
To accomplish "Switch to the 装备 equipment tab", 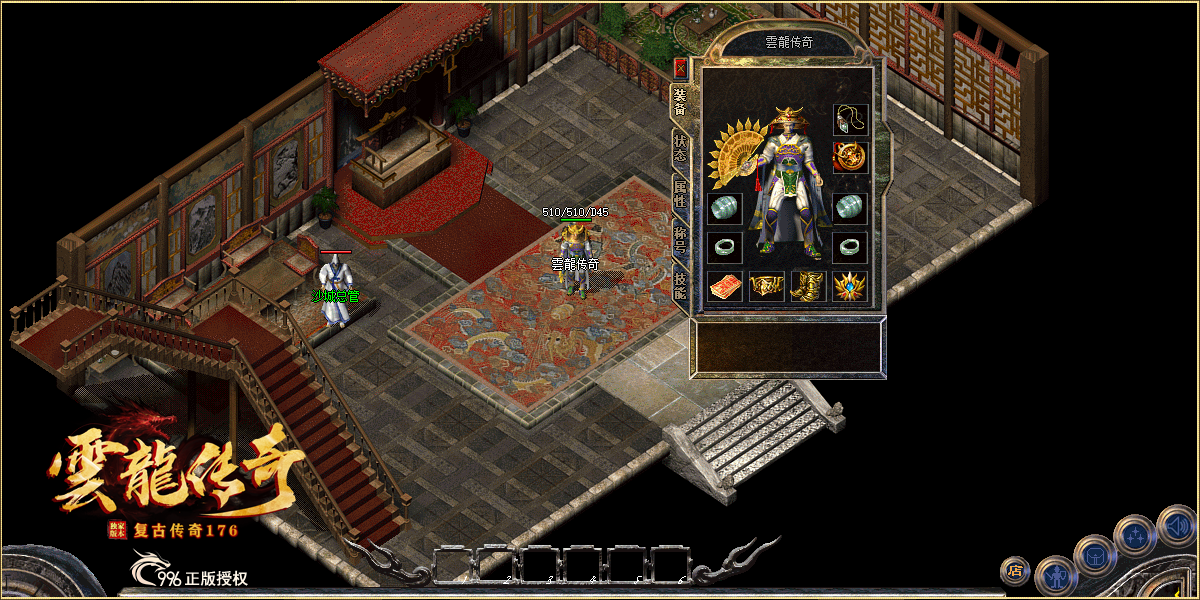I will [680, 103].
